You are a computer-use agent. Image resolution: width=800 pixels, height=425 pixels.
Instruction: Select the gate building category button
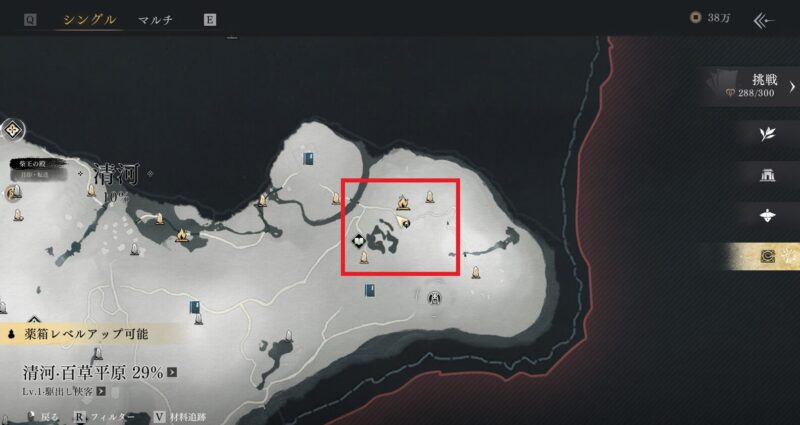click(767, 175)
